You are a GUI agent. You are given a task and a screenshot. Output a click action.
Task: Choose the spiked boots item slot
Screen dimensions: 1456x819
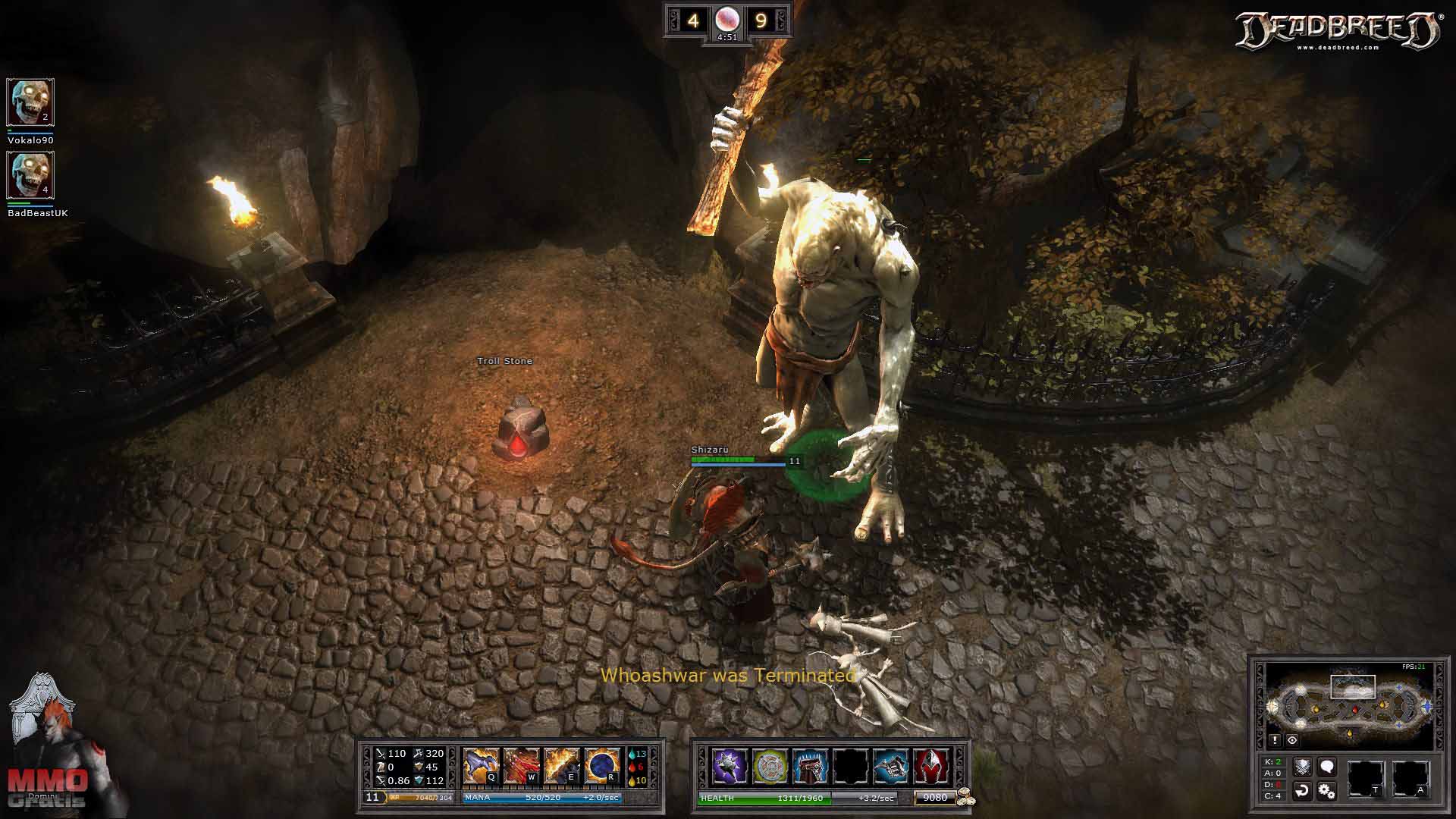[810, 766]
